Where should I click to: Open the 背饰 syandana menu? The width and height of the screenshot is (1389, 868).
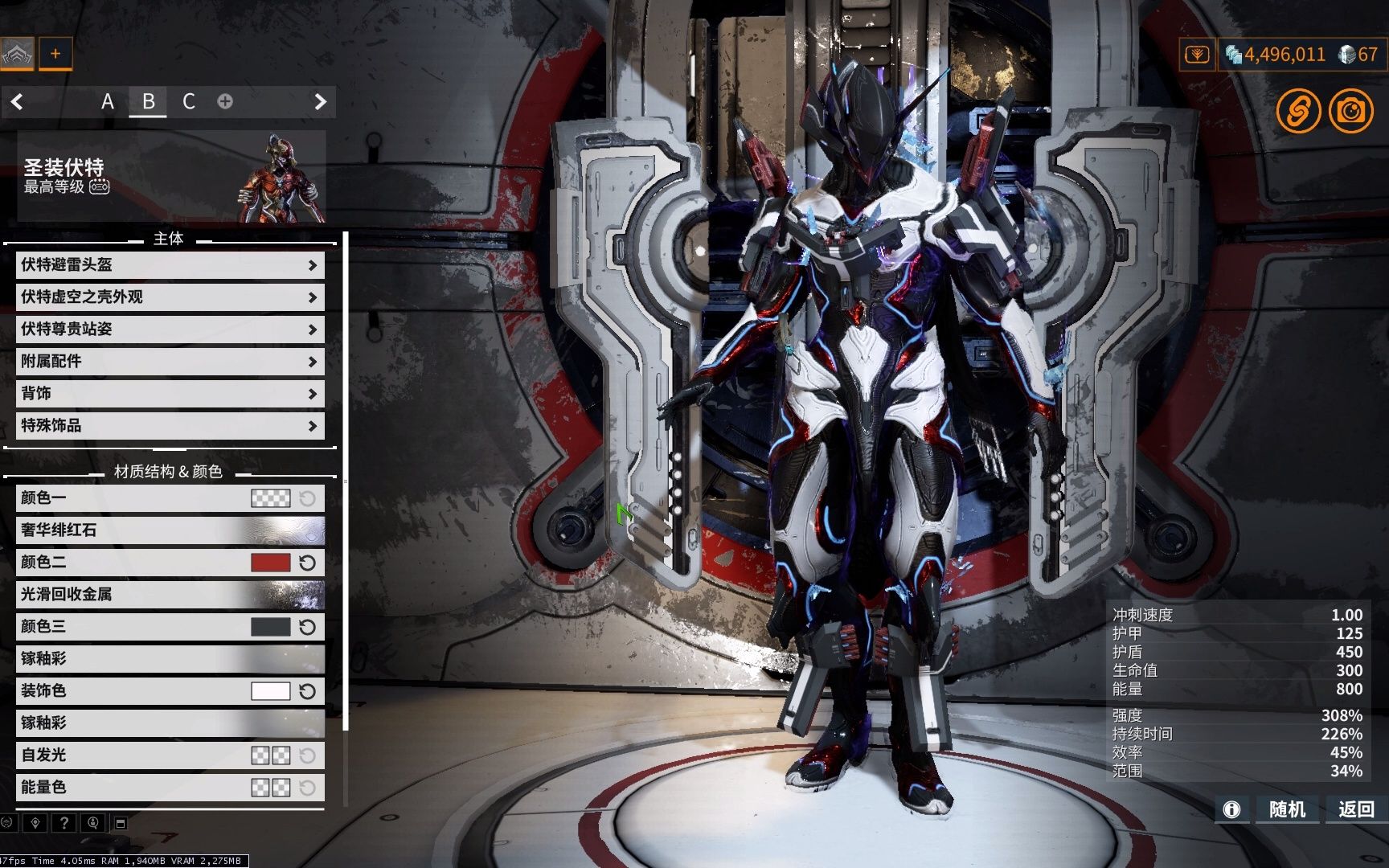[x=170, y=394]
